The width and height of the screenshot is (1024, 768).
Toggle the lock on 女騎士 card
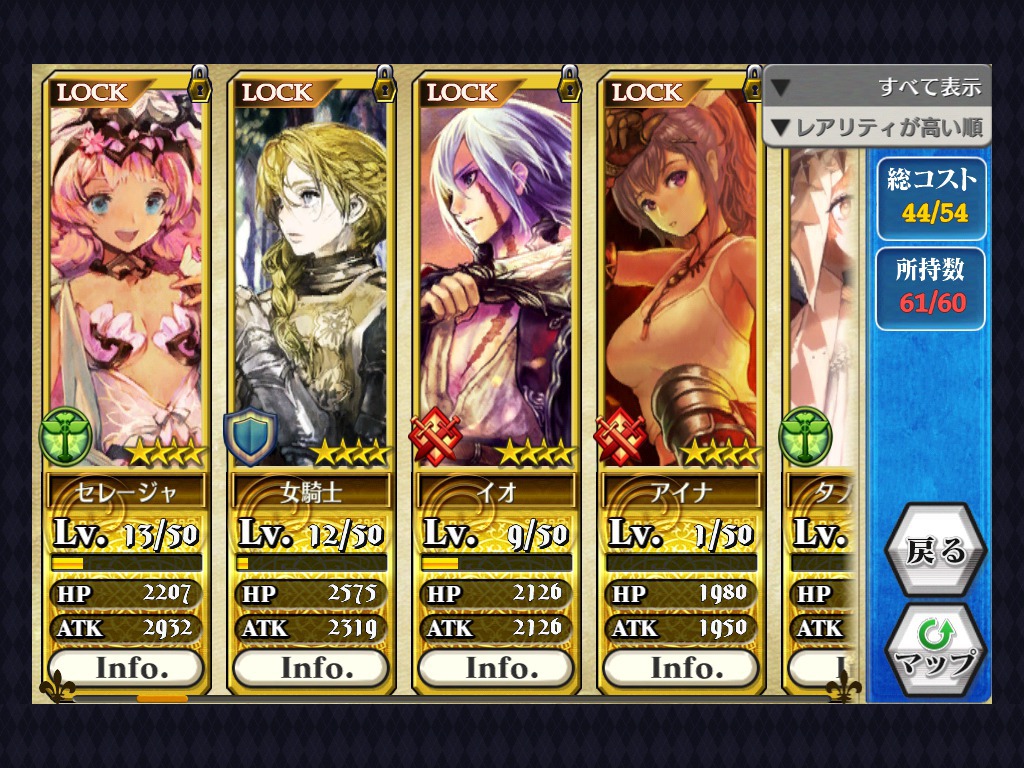click(384, 84)
